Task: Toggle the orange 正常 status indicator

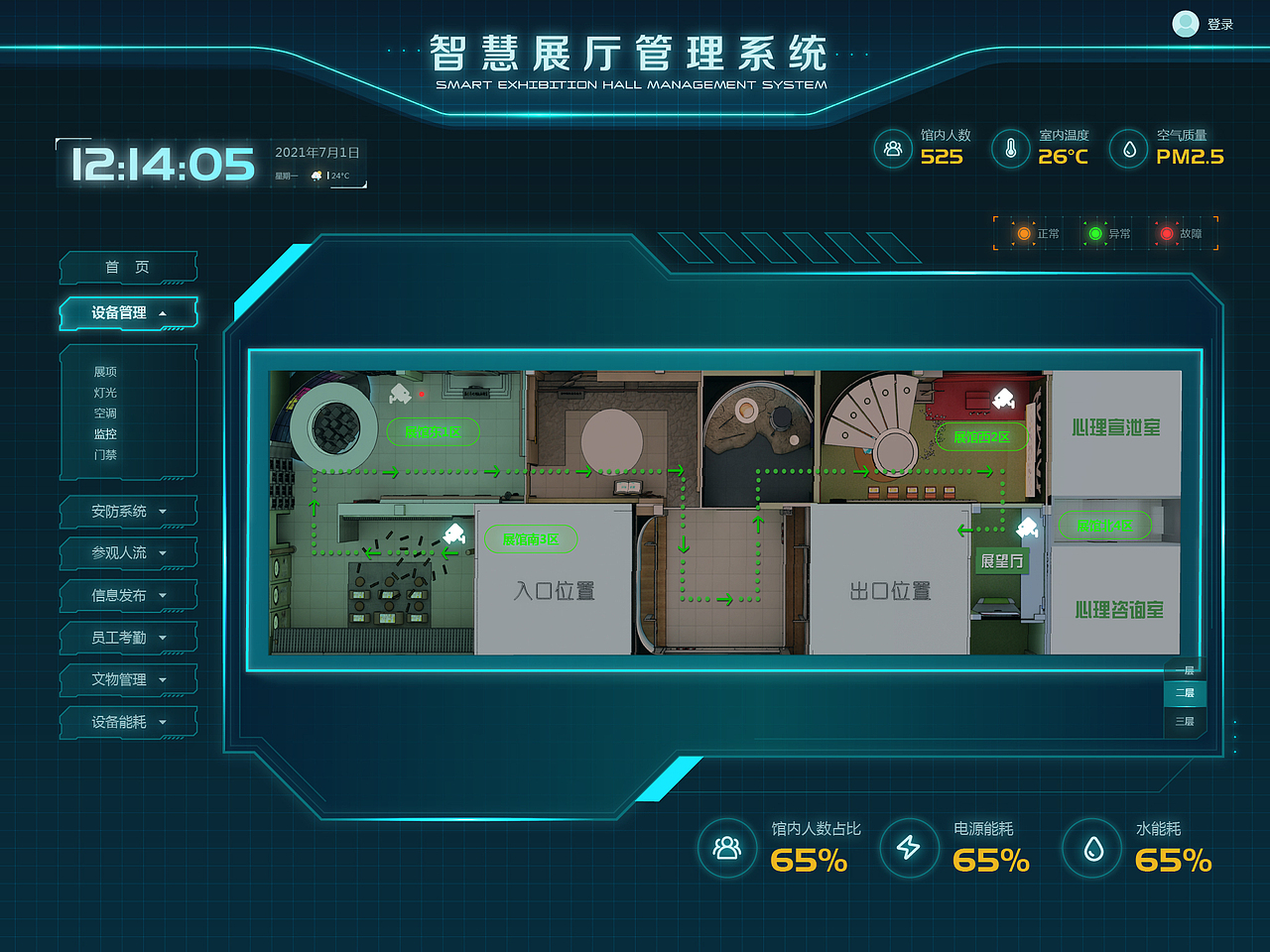Action: [x=1025, y=233]
